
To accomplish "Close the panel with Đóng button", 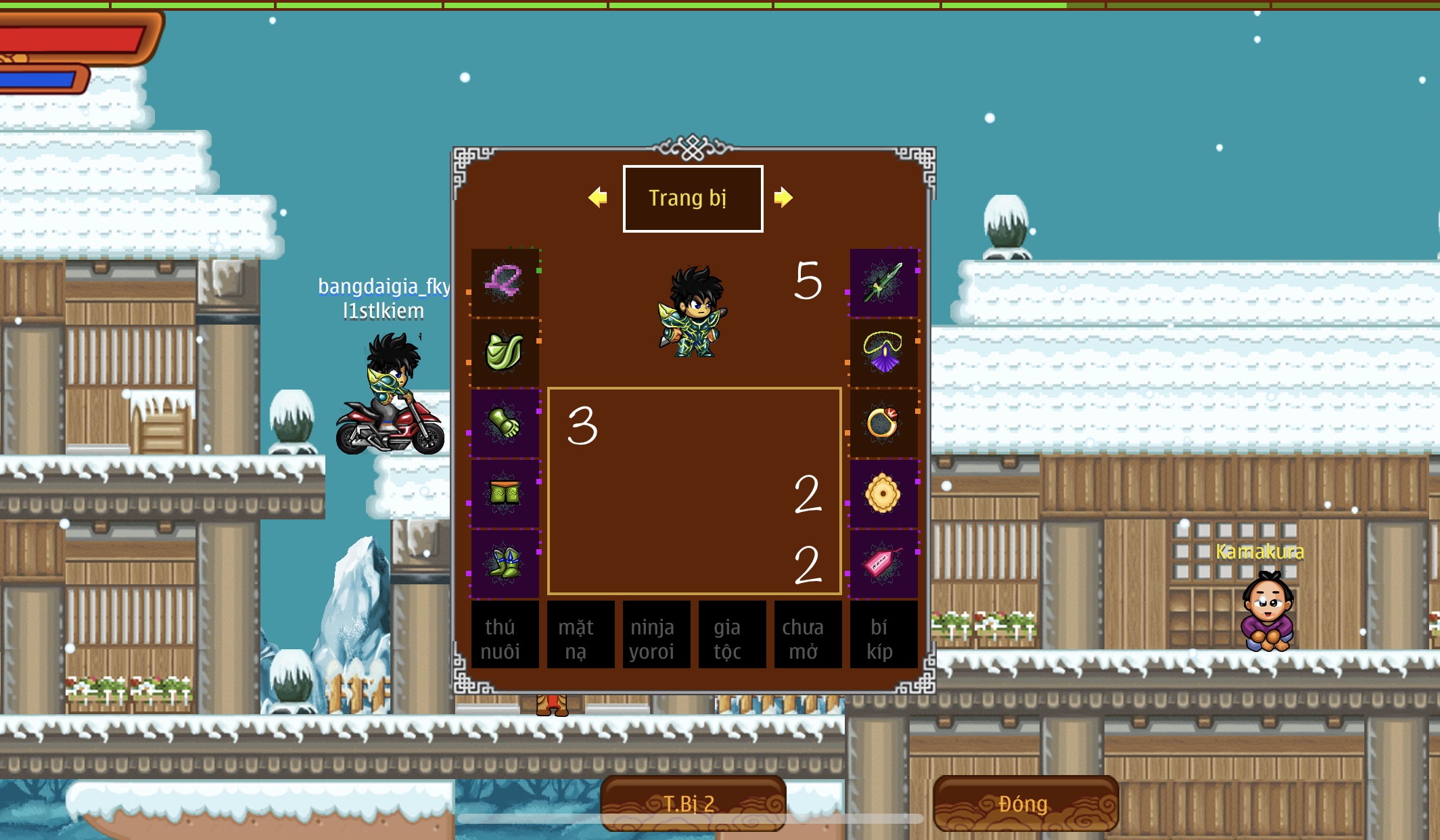I will coord(1025,803).
